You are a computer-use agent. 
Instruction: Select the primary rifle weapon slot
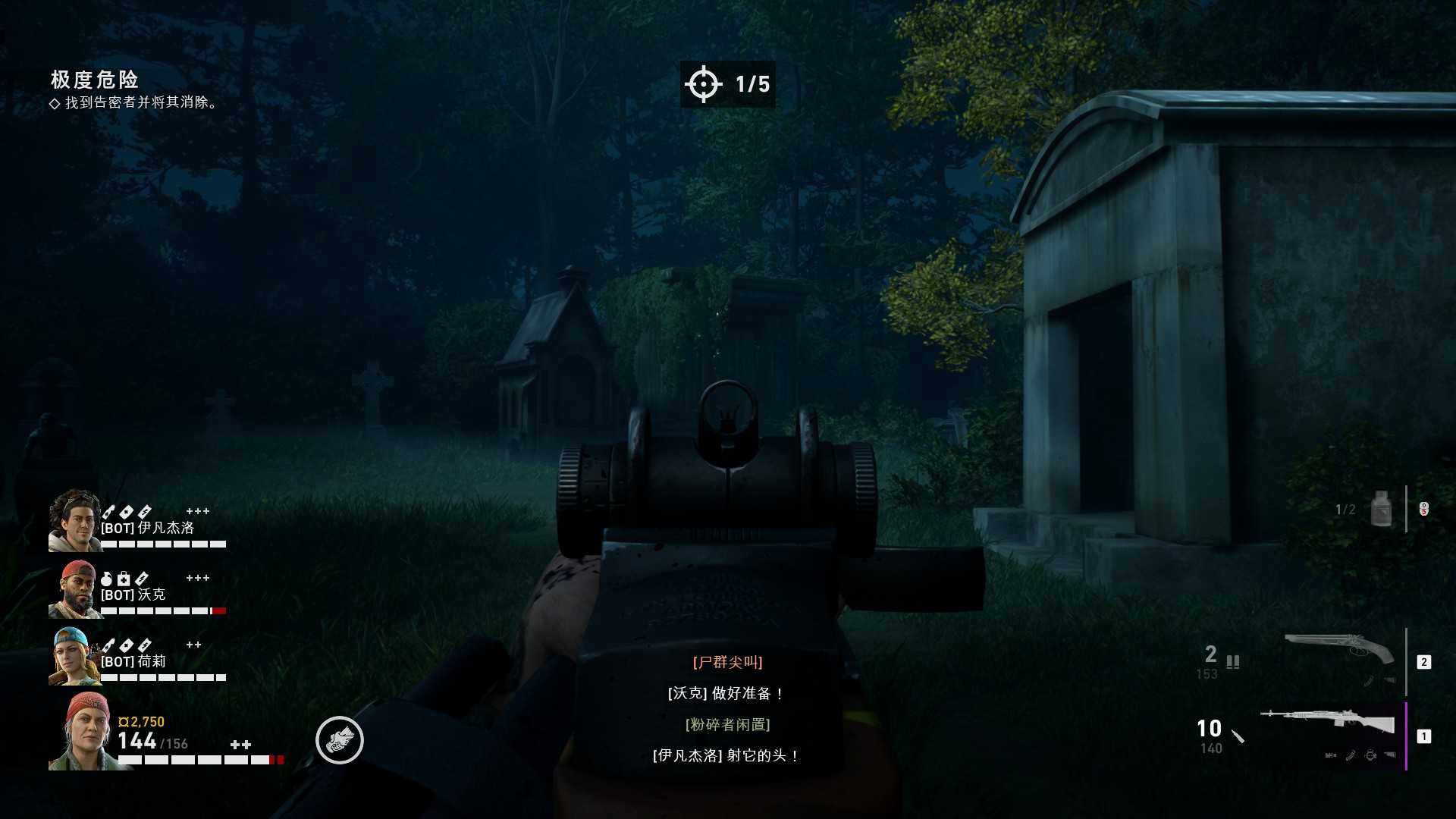tap(1329, 720)
